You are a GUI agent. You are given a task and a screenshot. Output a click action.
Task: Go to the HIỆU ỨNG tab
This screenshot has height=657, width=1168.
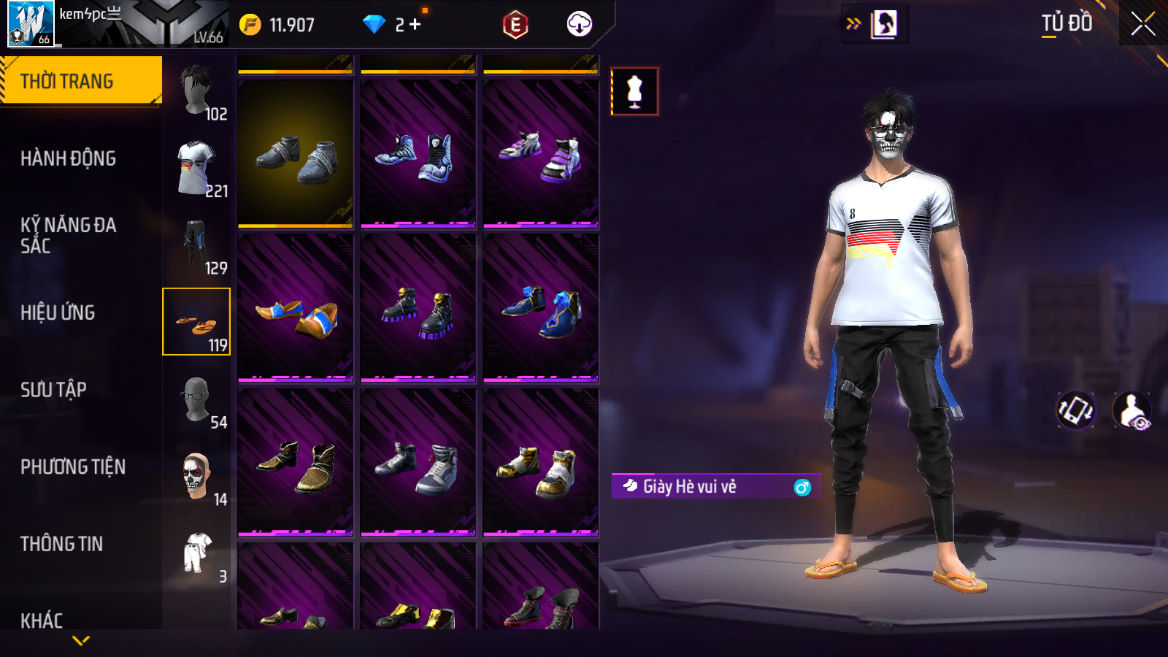[x=58, y=312]
